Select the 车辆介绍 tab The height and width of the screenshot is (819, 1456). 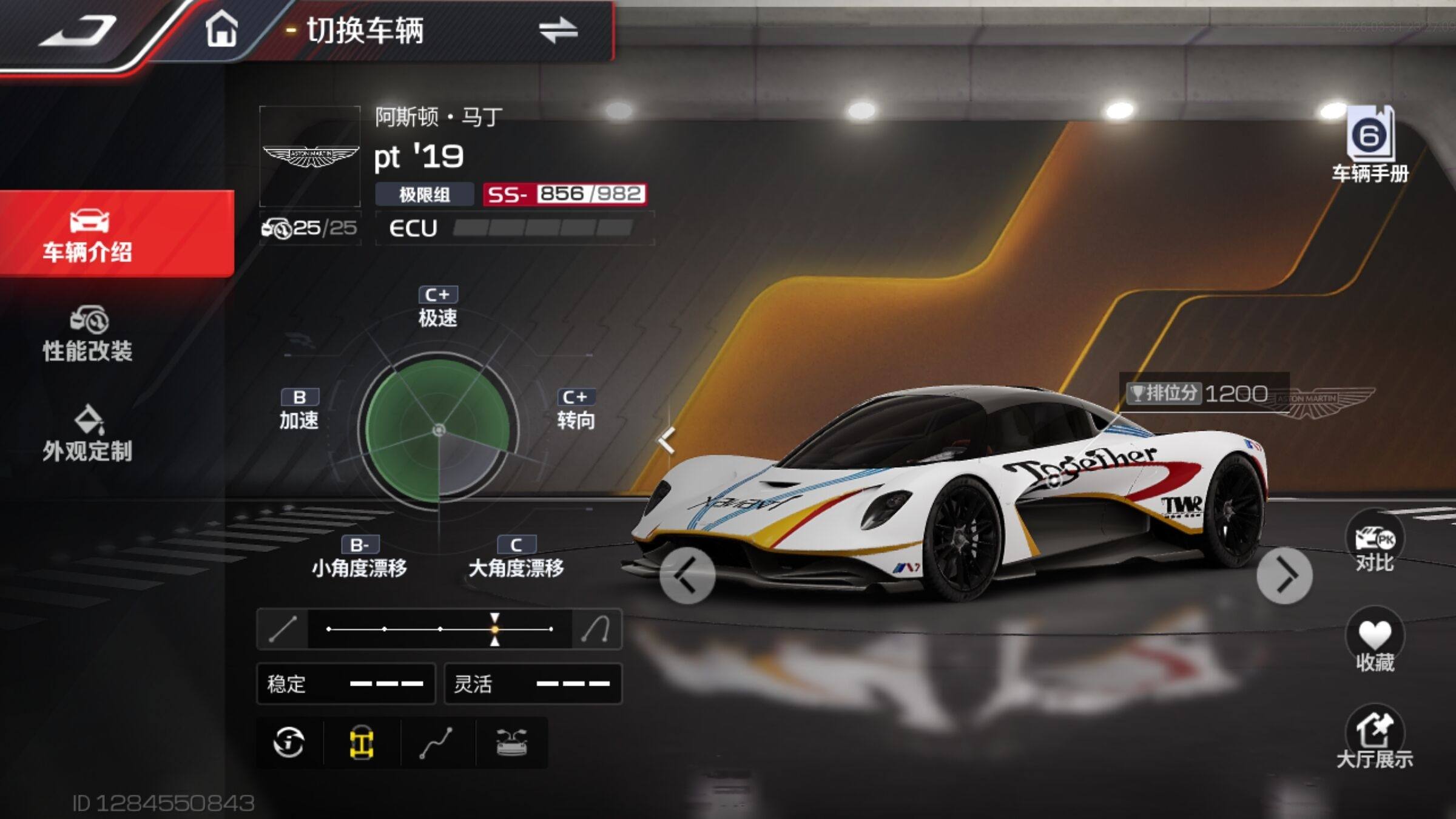[88, 235]
